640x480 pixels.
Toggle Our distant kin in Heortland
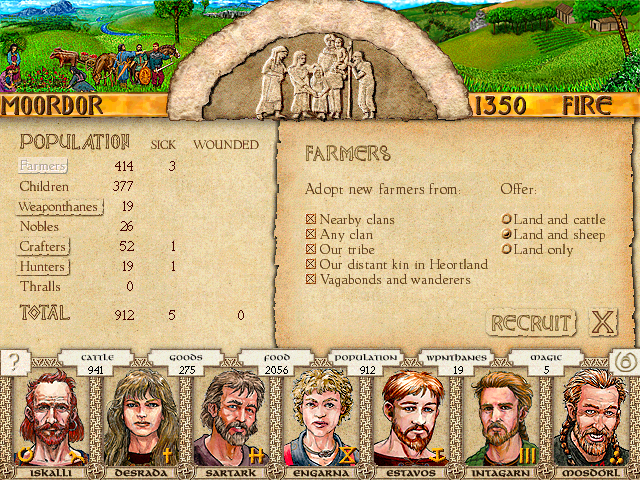[310, 265]
